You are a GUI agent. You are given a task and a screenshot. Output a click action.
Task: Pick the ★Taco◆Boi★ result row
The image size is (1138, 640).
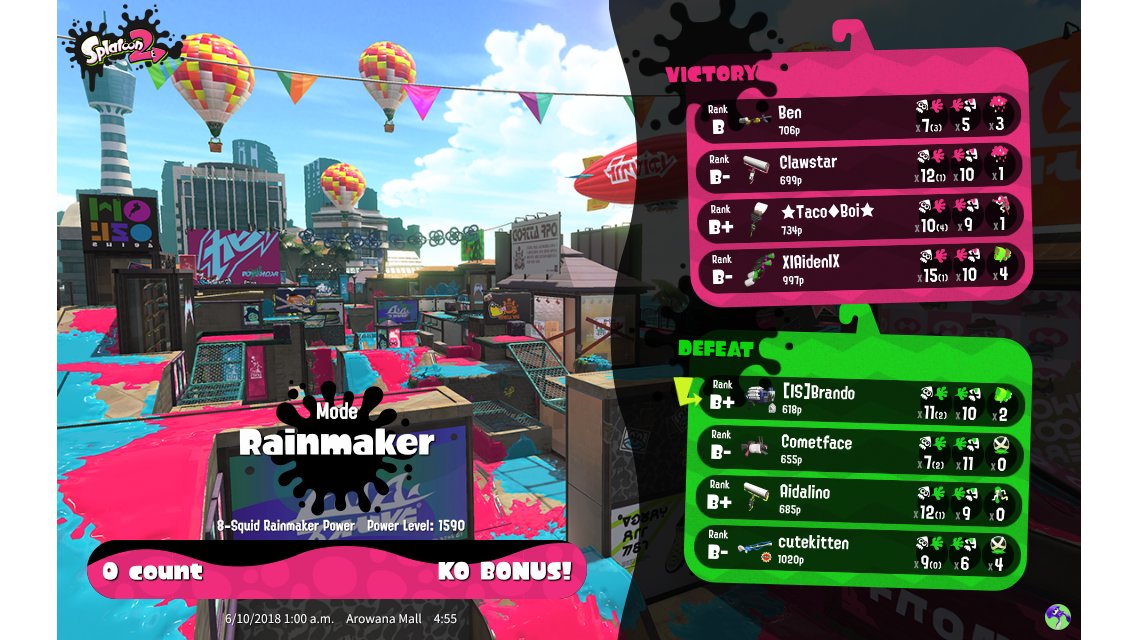(x=860, y=218)
